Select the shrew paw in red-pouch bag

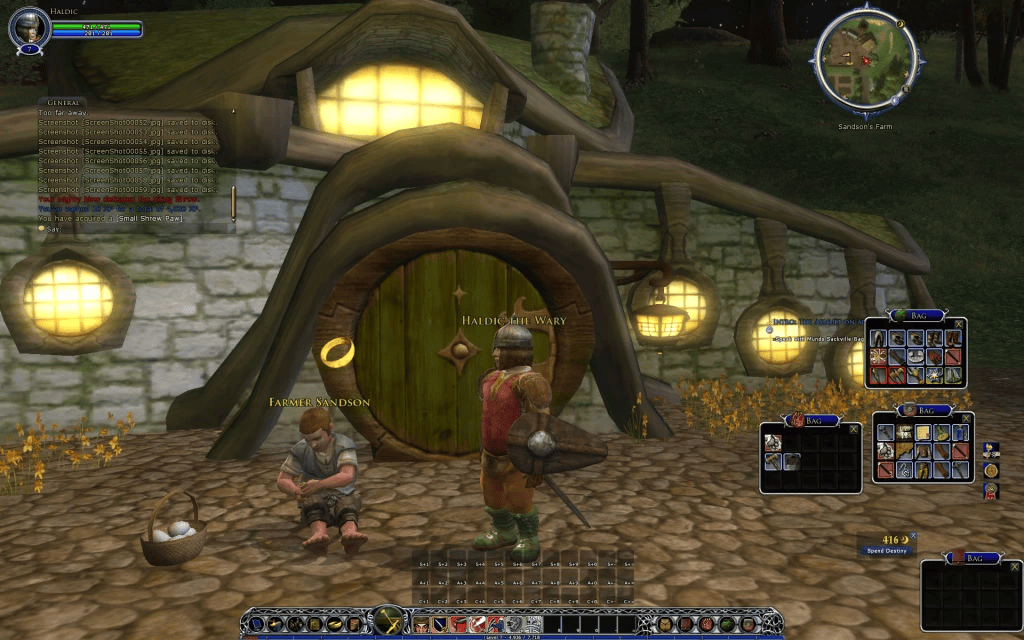click(772, 442)
